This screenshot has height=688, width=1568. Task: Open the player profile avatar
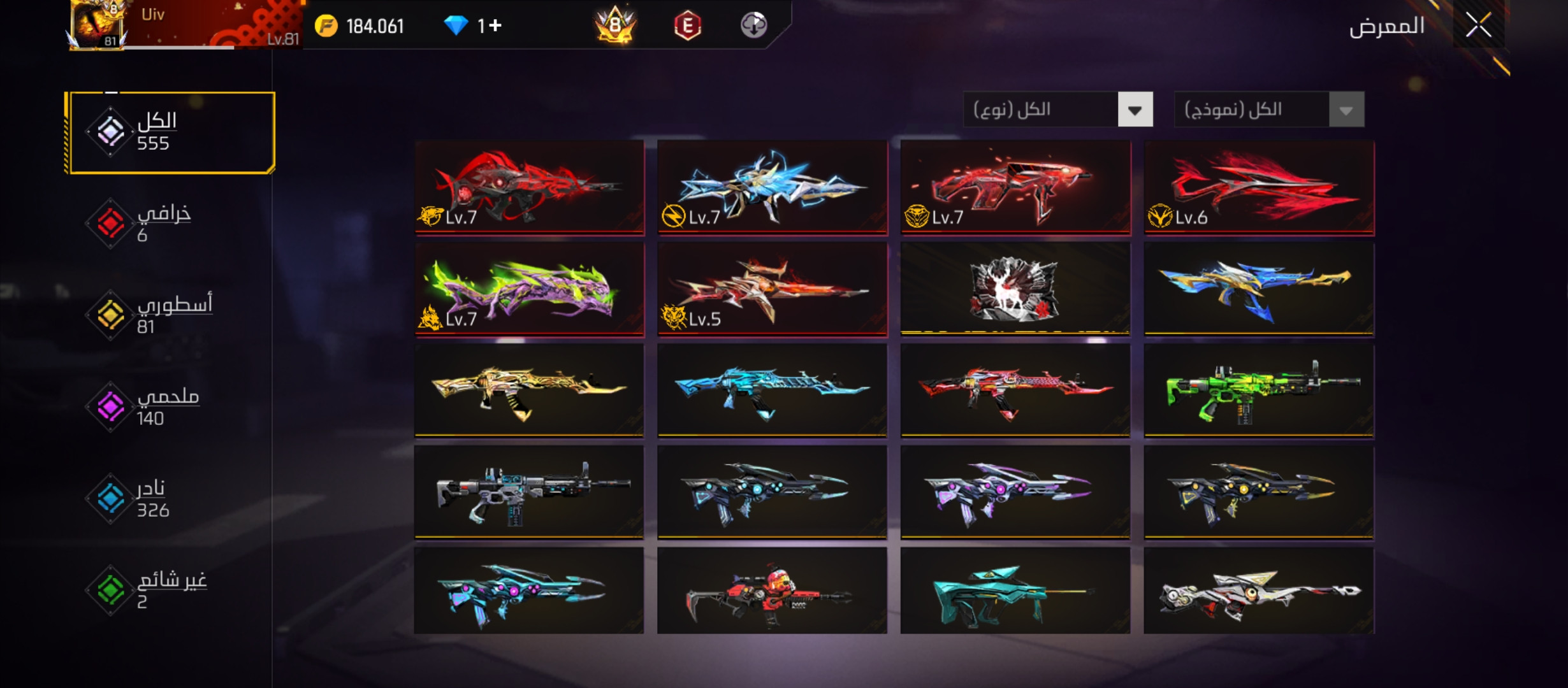pos(97,24)
